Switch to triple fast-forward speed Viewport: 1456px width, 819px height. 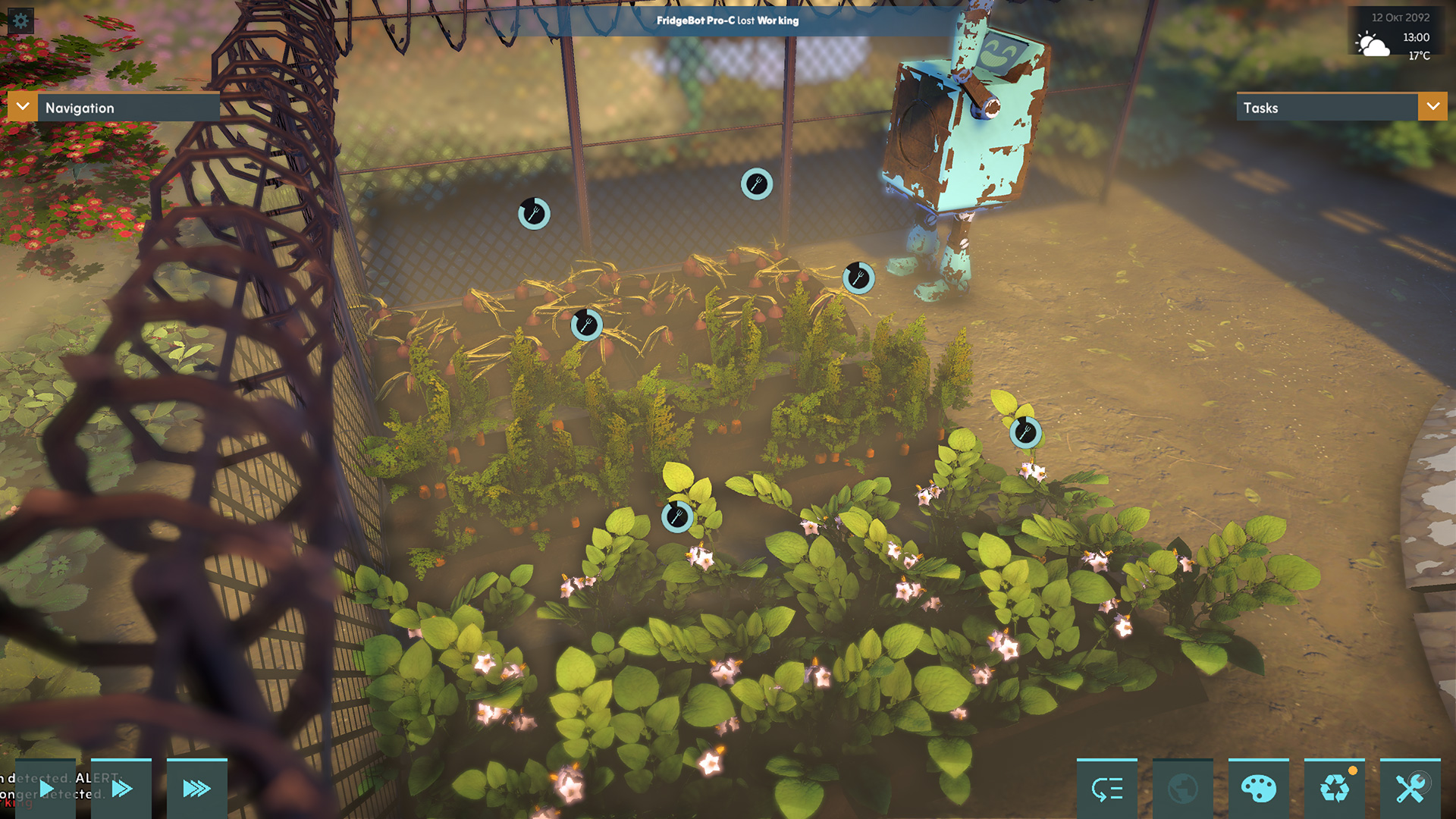point(196,789)
